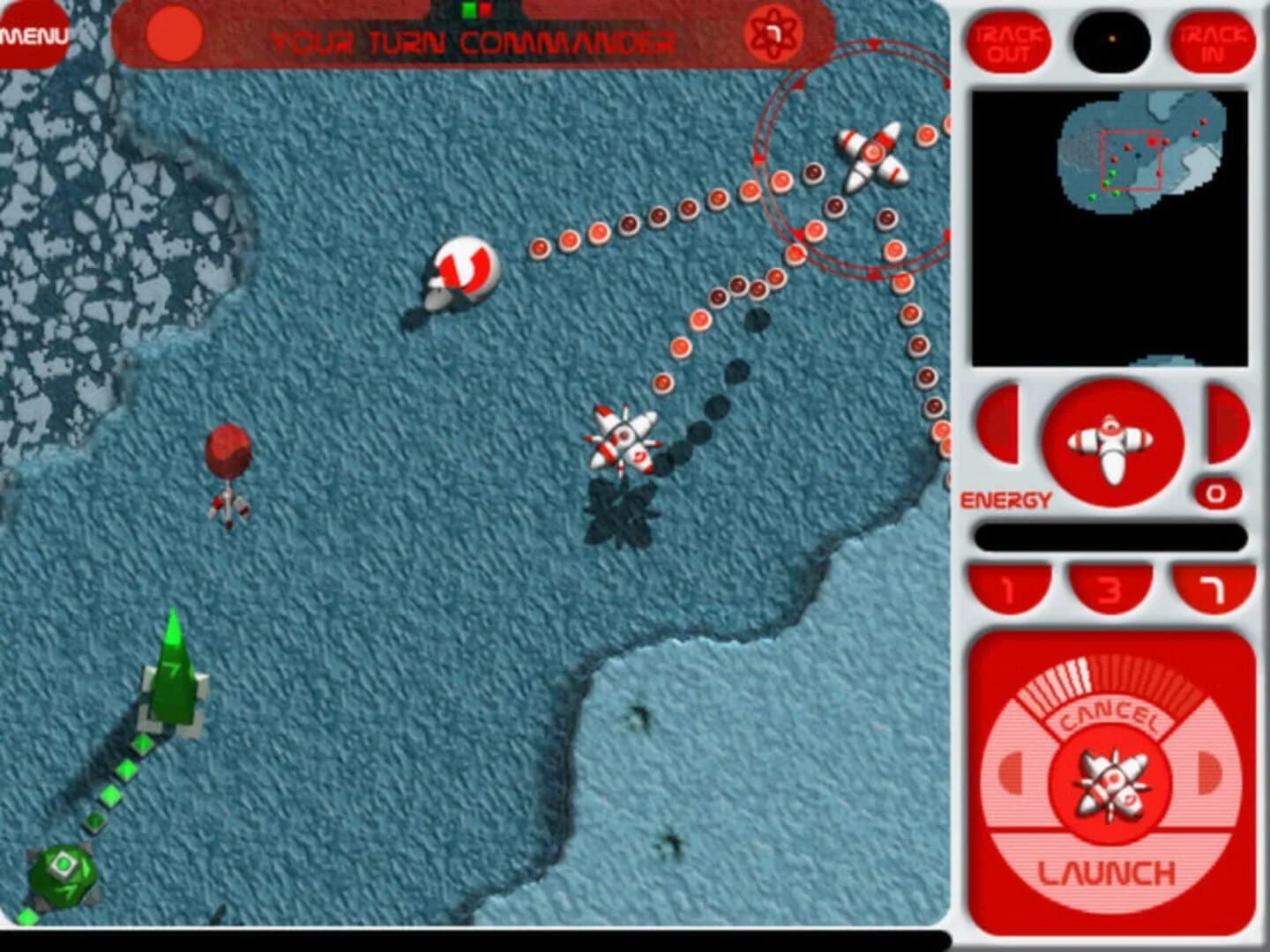Viewport: 1270px width, 952px height.
Task: Toggle Track Out view mode
Action: (x=1008, y=41)
